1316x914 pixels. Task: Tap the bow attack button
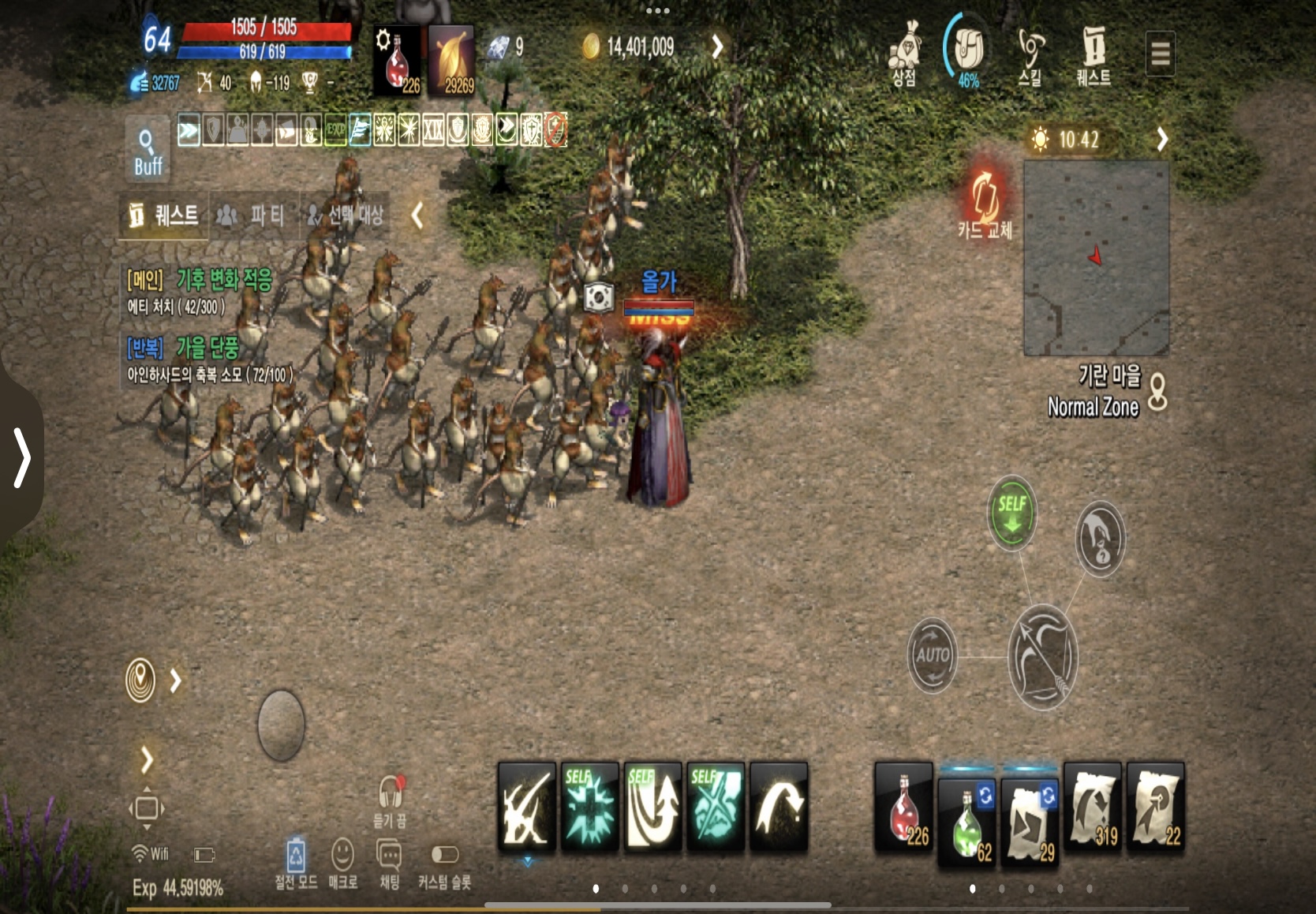(1043, 657)
